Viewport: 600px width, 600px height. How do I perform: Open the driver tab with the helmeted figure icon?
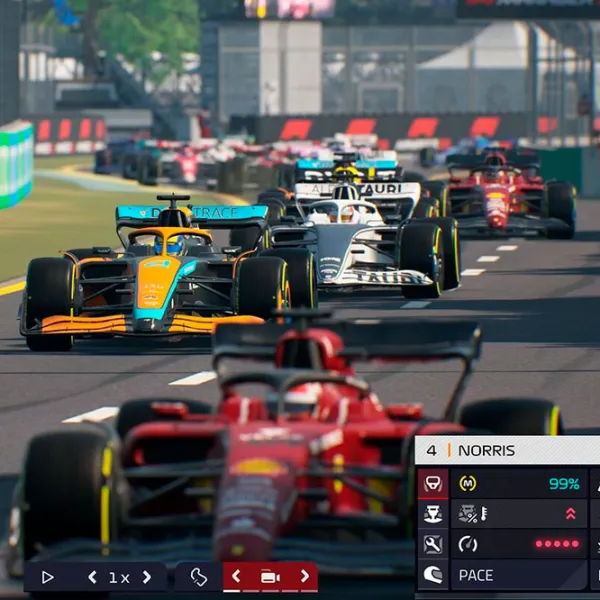tap(433, 514)
